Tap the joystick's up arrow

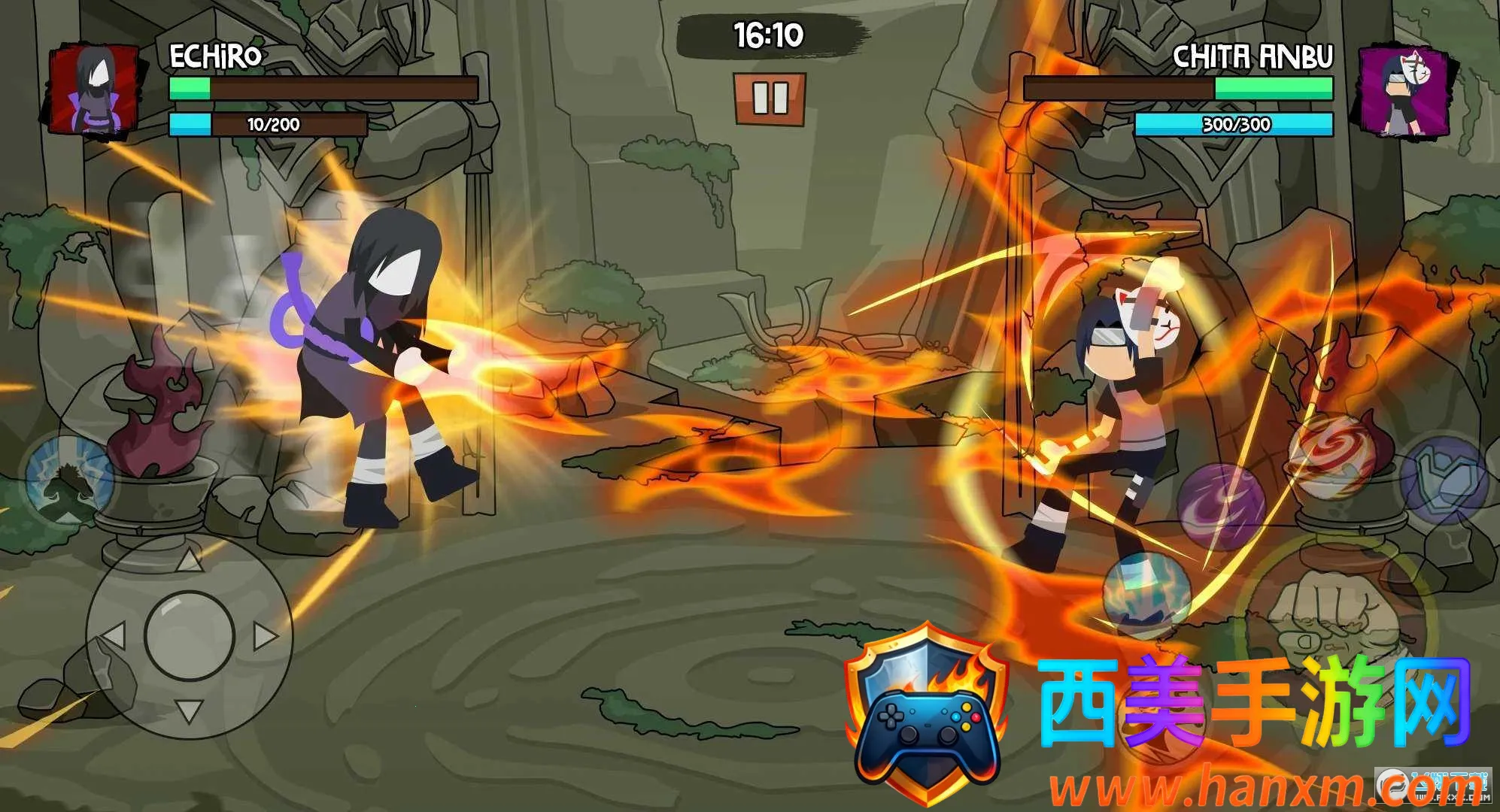coord(190,558)
